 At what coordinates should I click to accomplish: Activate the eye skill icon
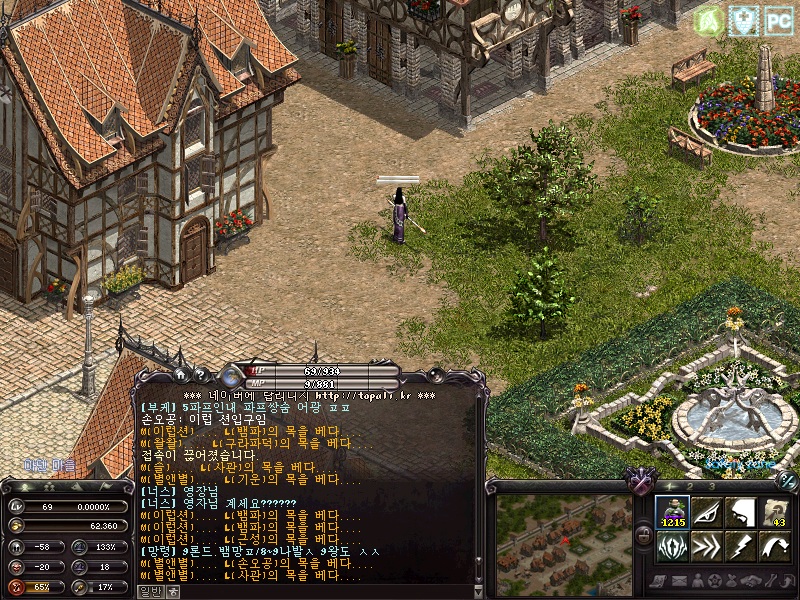707,513
